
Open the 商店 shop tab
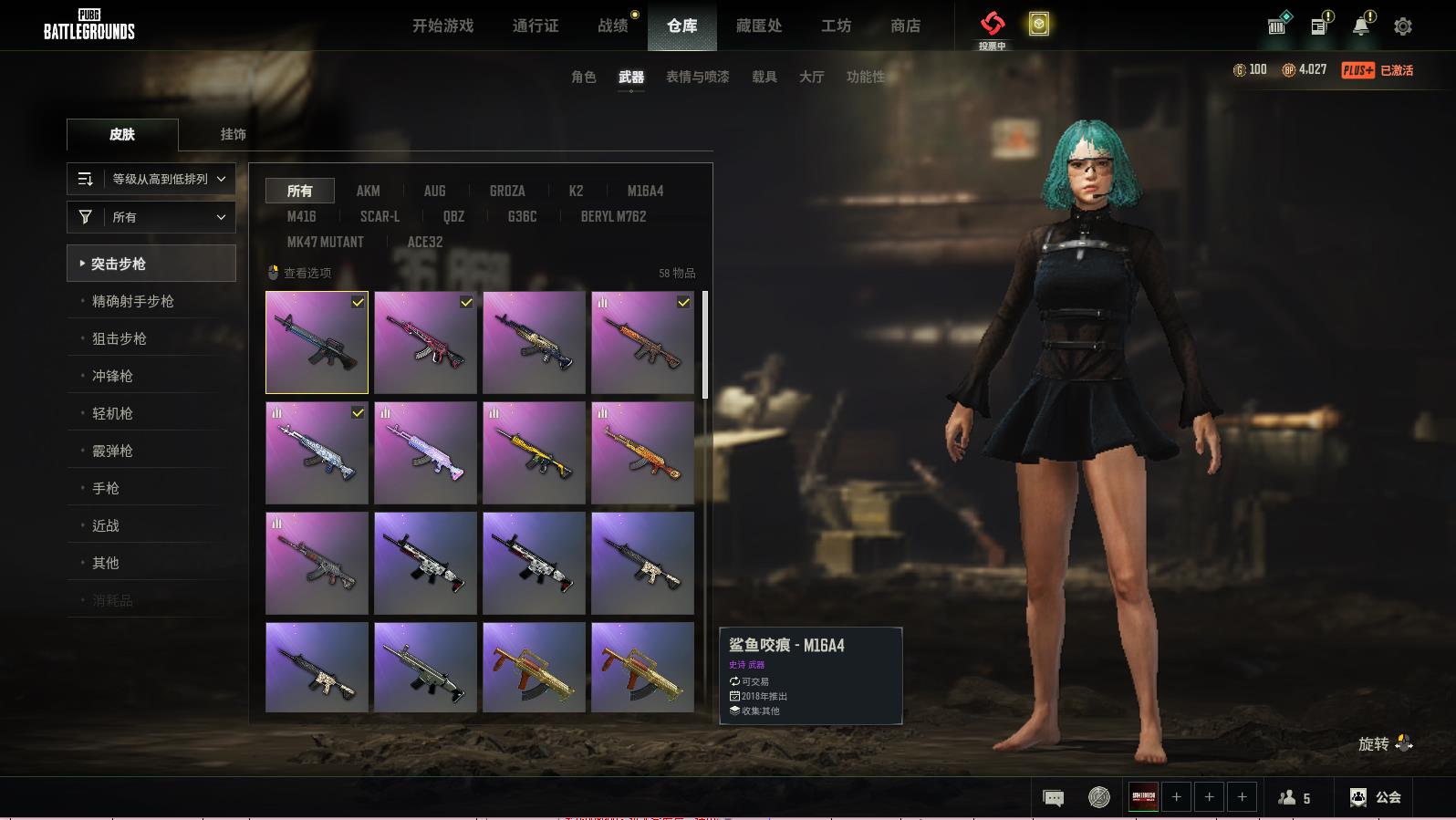905,26
